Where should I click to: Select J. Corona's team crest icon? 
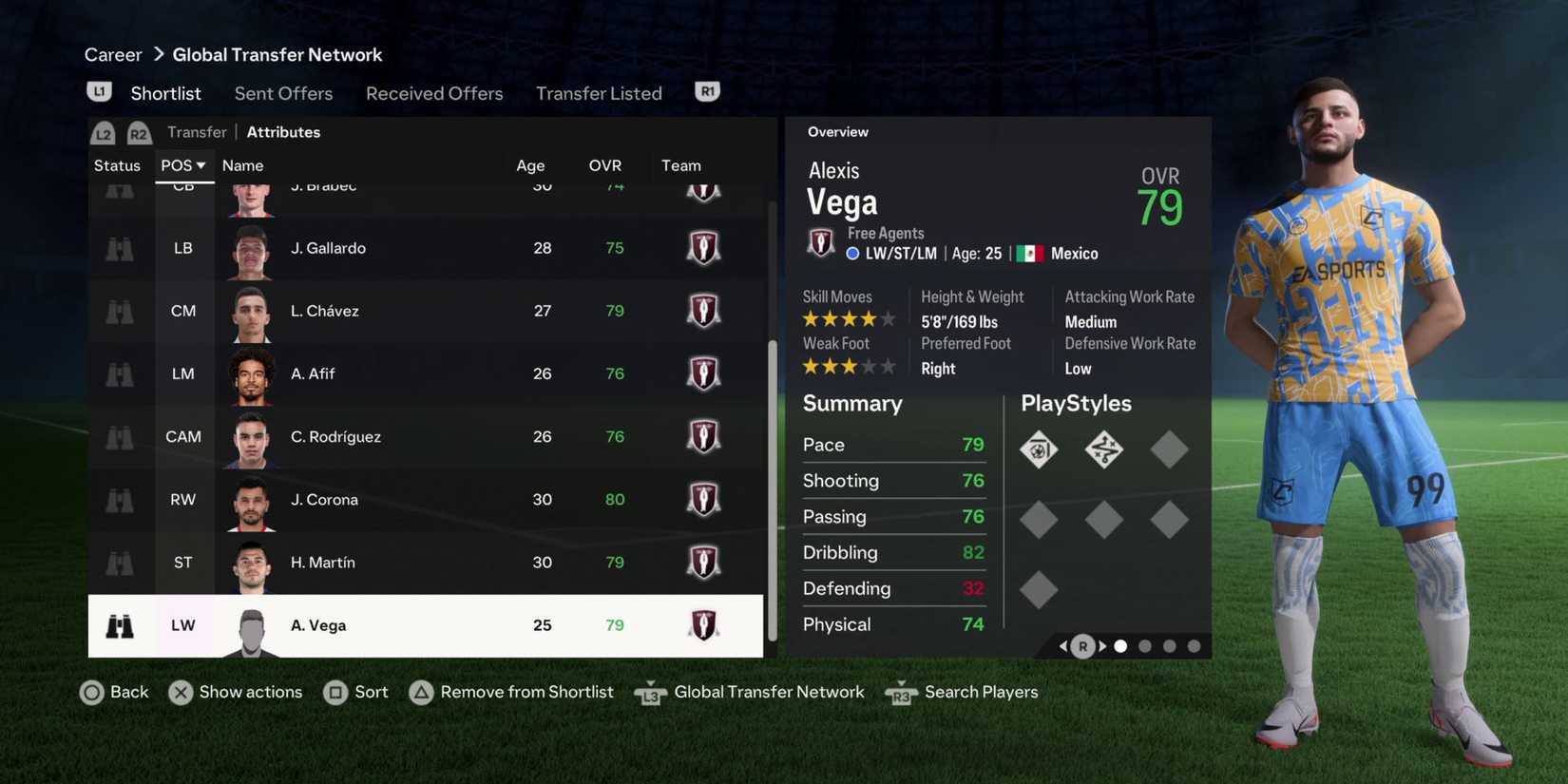703,499
